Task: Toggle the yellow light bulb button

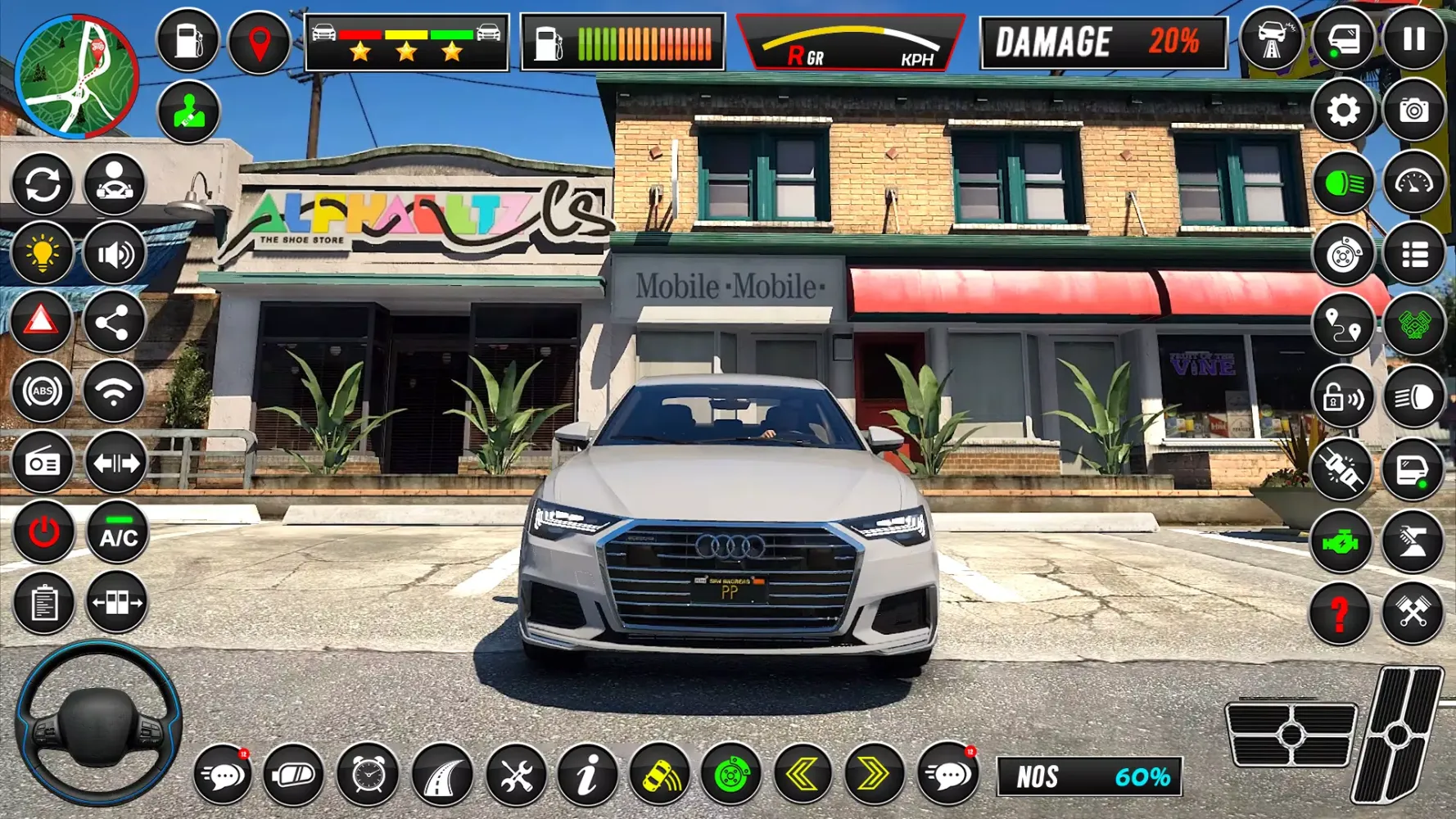Action: pyautogui.click(x=43, y=254)
